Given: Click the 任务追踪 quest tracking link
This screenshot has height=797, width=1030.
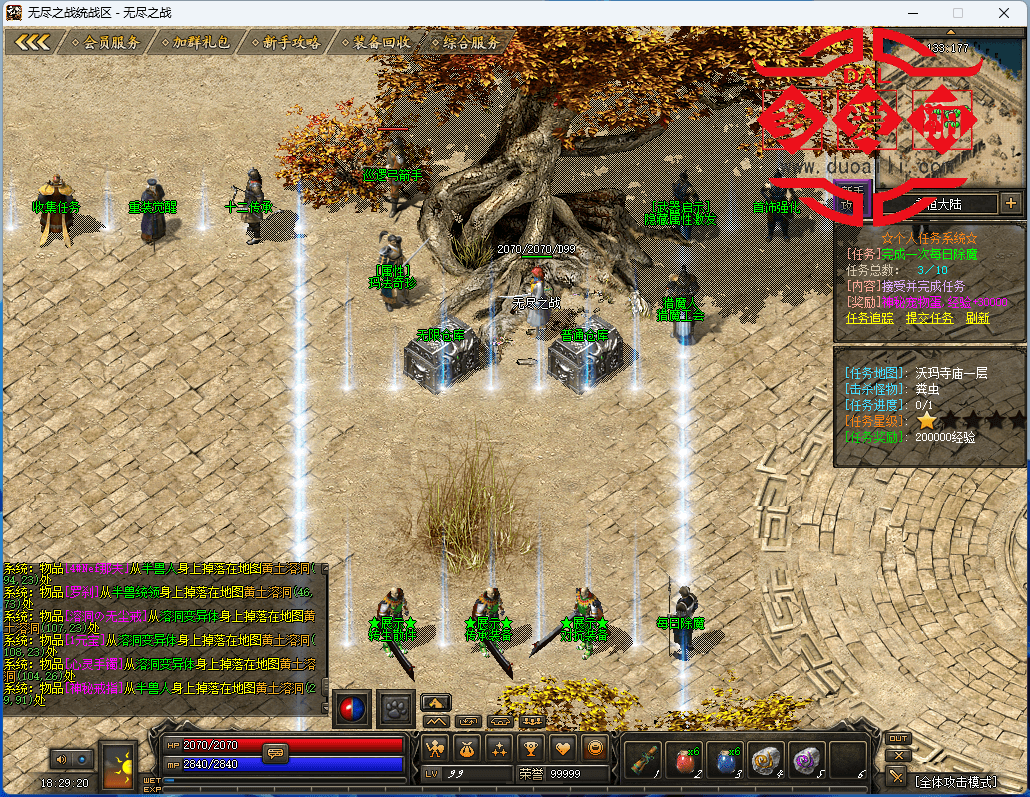Looking at the screenshot, I should (x=867, y=318).
